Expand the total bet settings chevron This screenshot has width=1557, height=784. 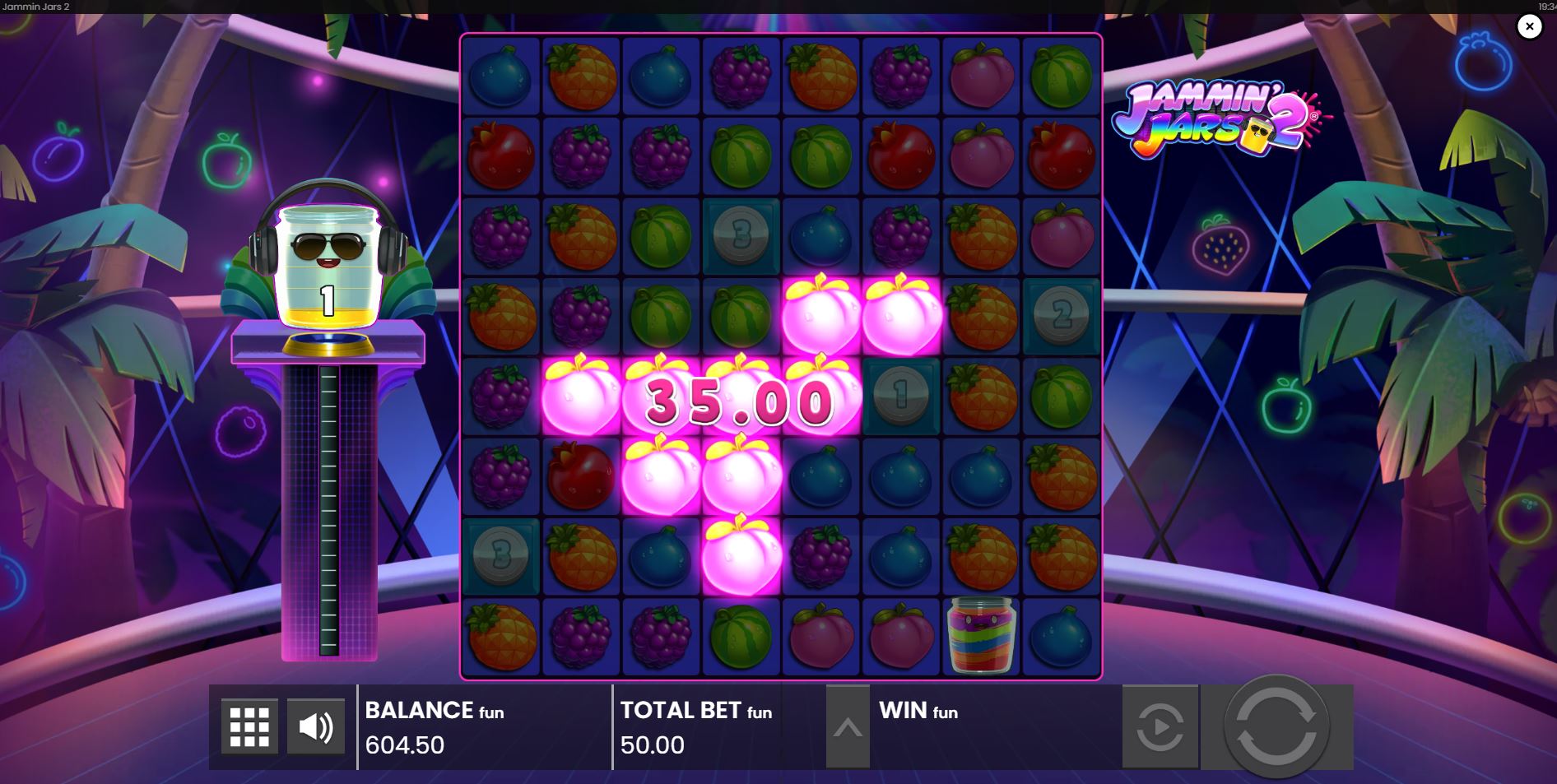(849, 726)
